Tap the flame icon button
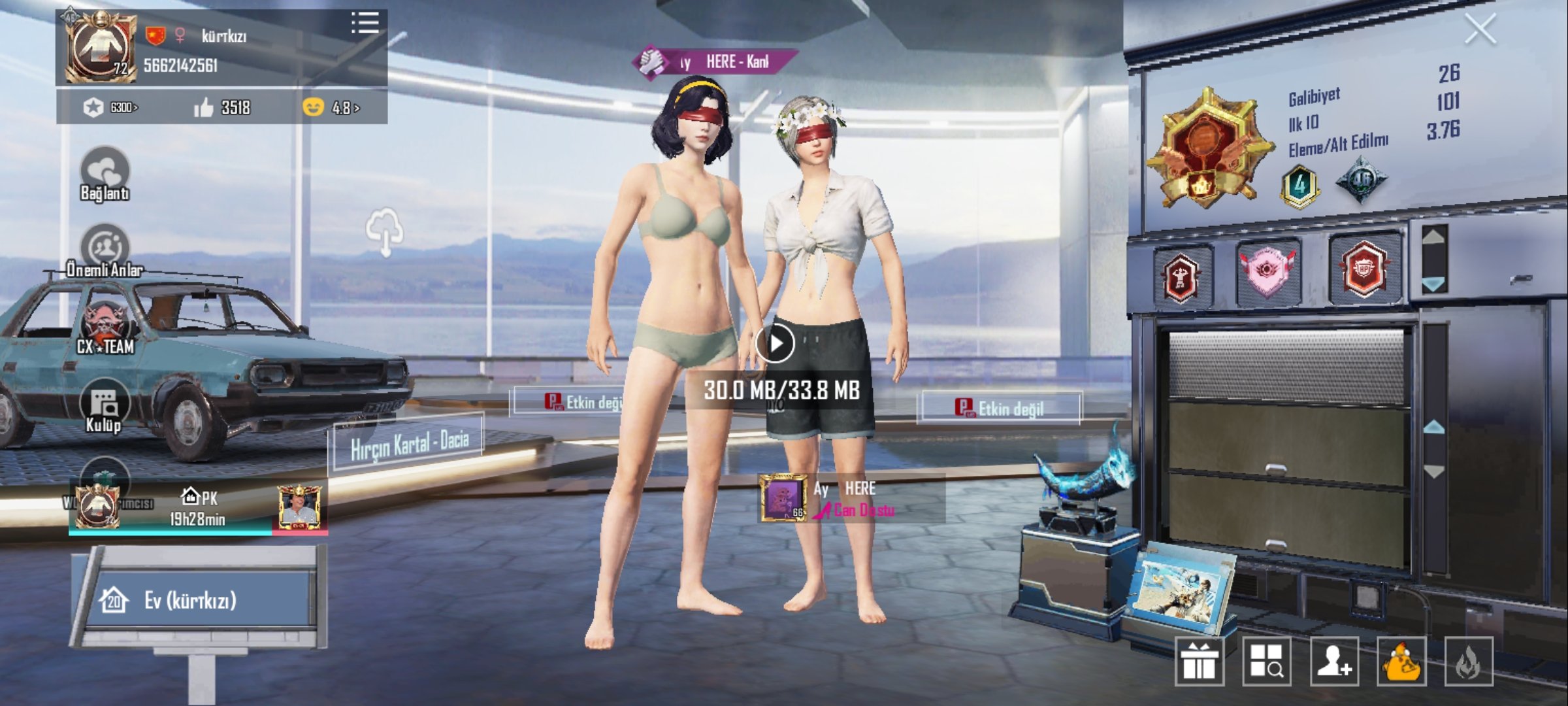This screenshot has width=1568, height=706. (1469, 662)
